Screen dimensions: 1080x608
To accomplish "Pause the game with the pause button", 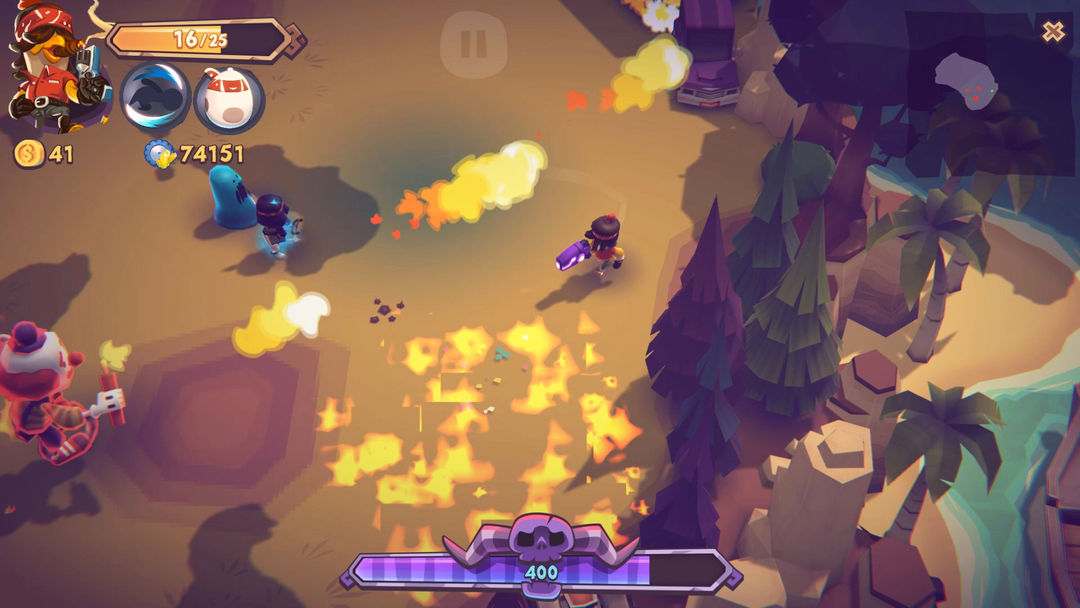I will [x=473, y=44].
